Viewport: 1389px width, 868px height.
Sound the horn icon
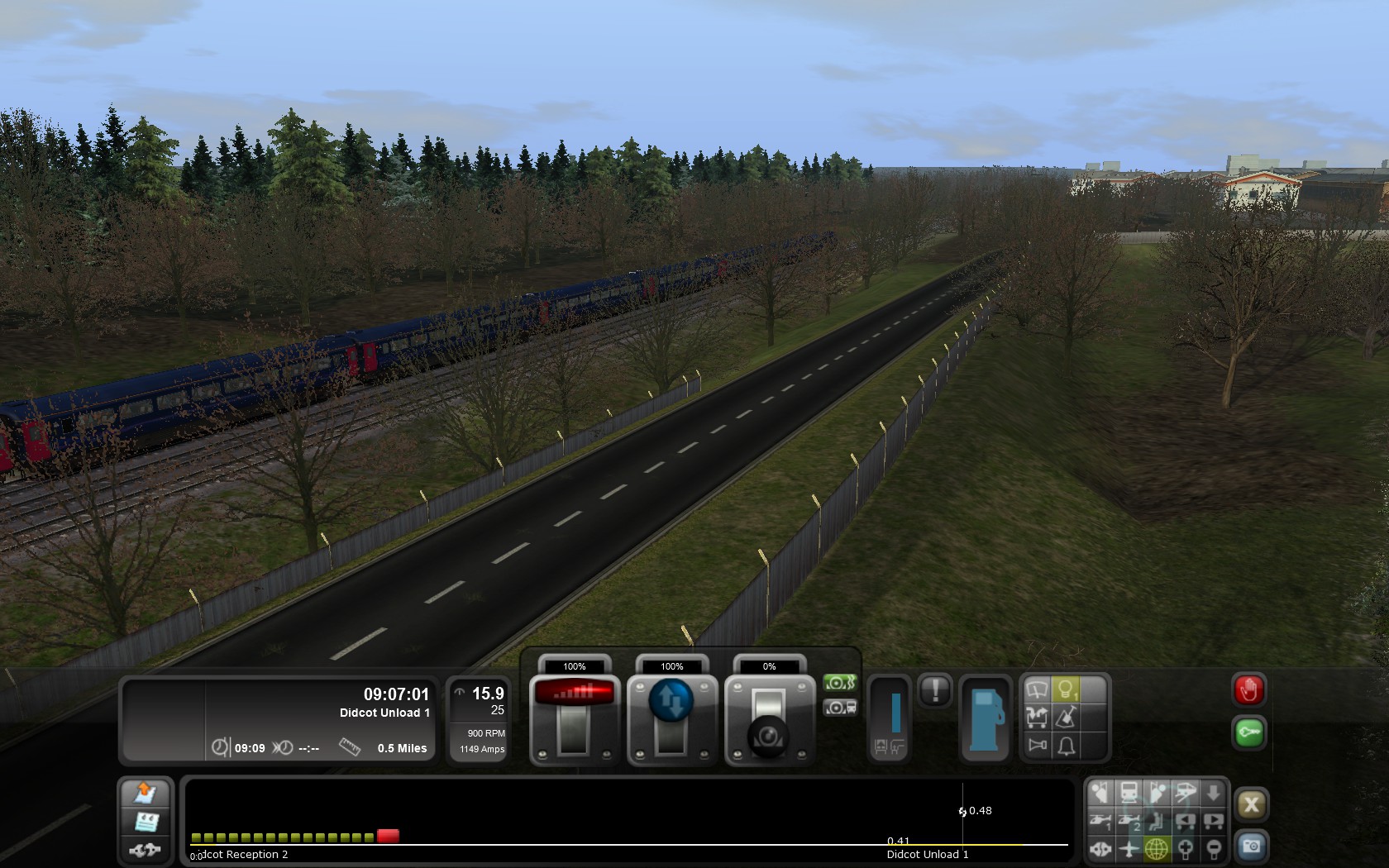[x=1037, y=746]
